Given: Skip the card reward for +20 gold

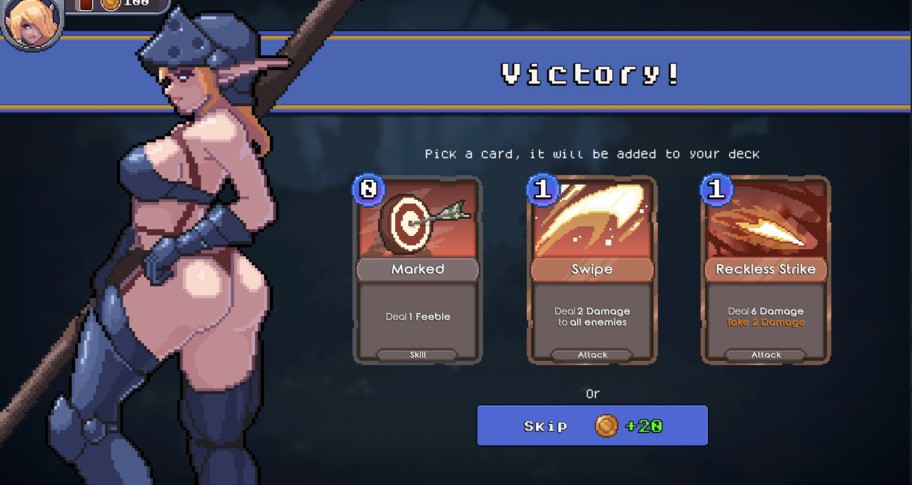Looking at the screenshot, I should pyautogui.click(x=592, y=426).
